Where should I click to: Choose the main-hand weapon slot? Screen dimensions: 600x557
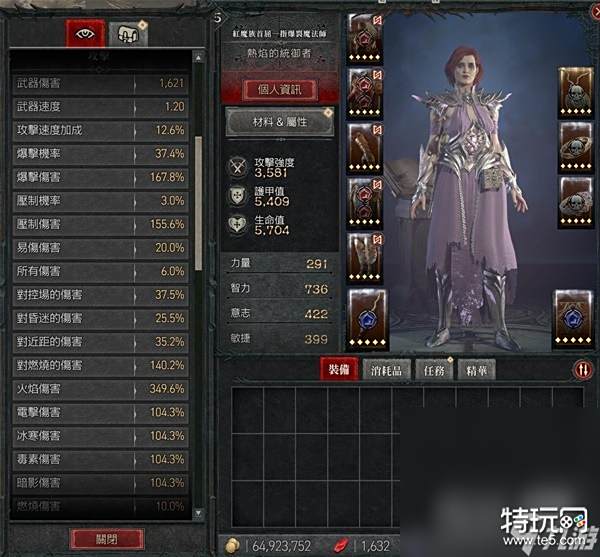pos(366,315)
